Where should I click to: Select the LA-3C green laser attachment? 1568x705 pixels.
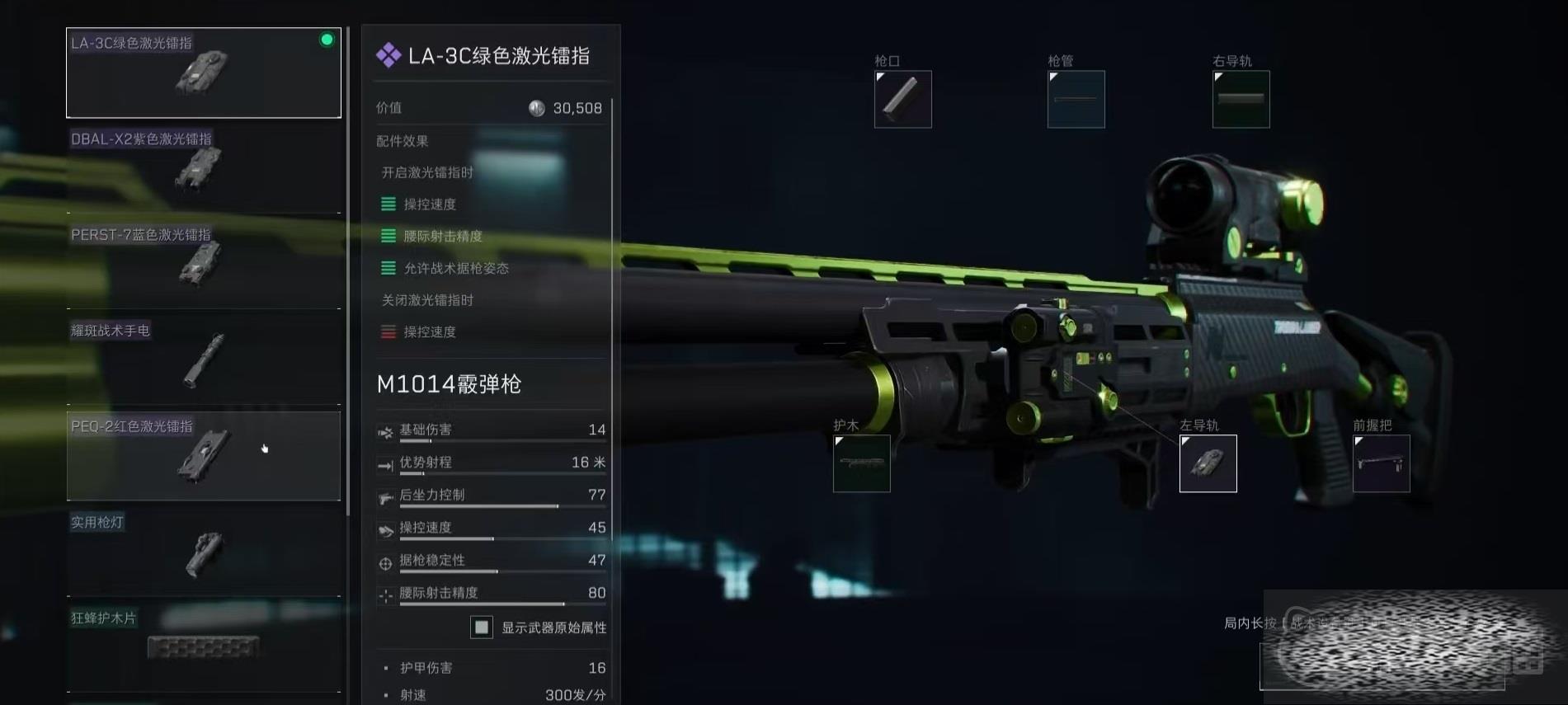[203, 73]
